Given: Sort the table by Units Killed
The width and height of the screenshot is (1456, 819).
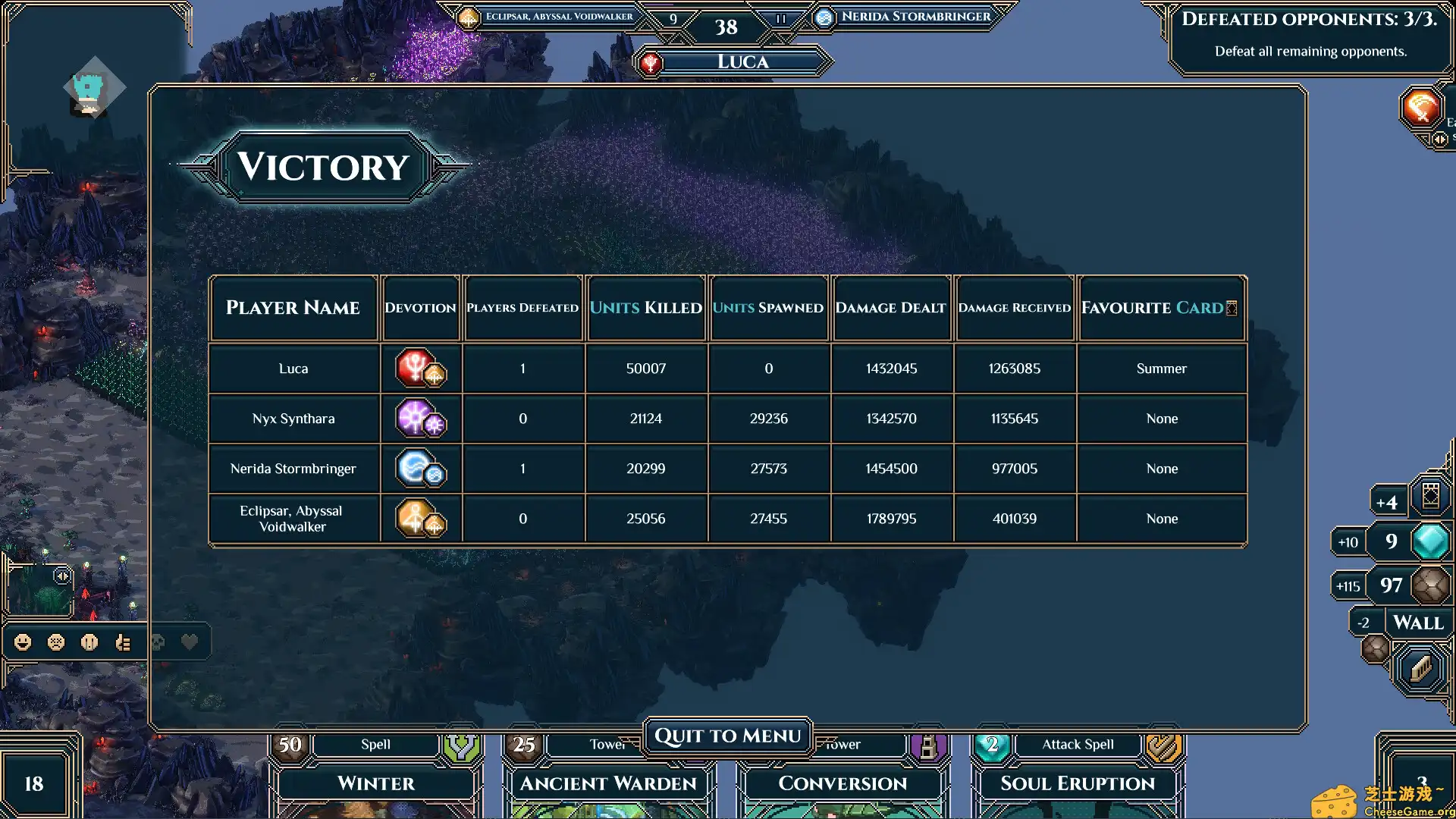Looking at the screenshot, I should (645, 307).
